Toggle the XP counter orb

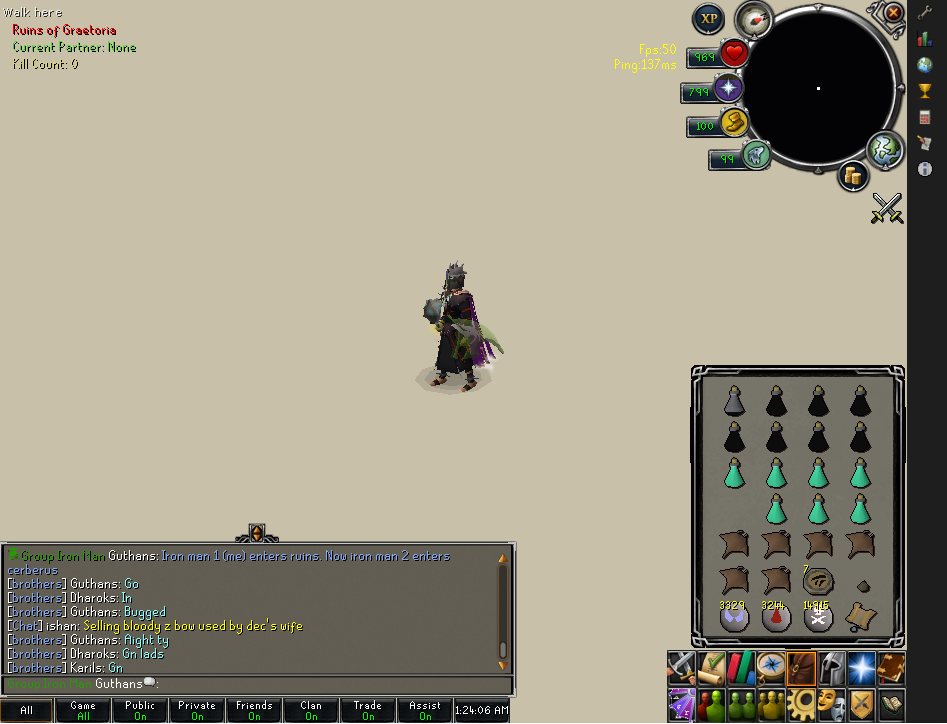pyautogui.click(x=709, y=18)
